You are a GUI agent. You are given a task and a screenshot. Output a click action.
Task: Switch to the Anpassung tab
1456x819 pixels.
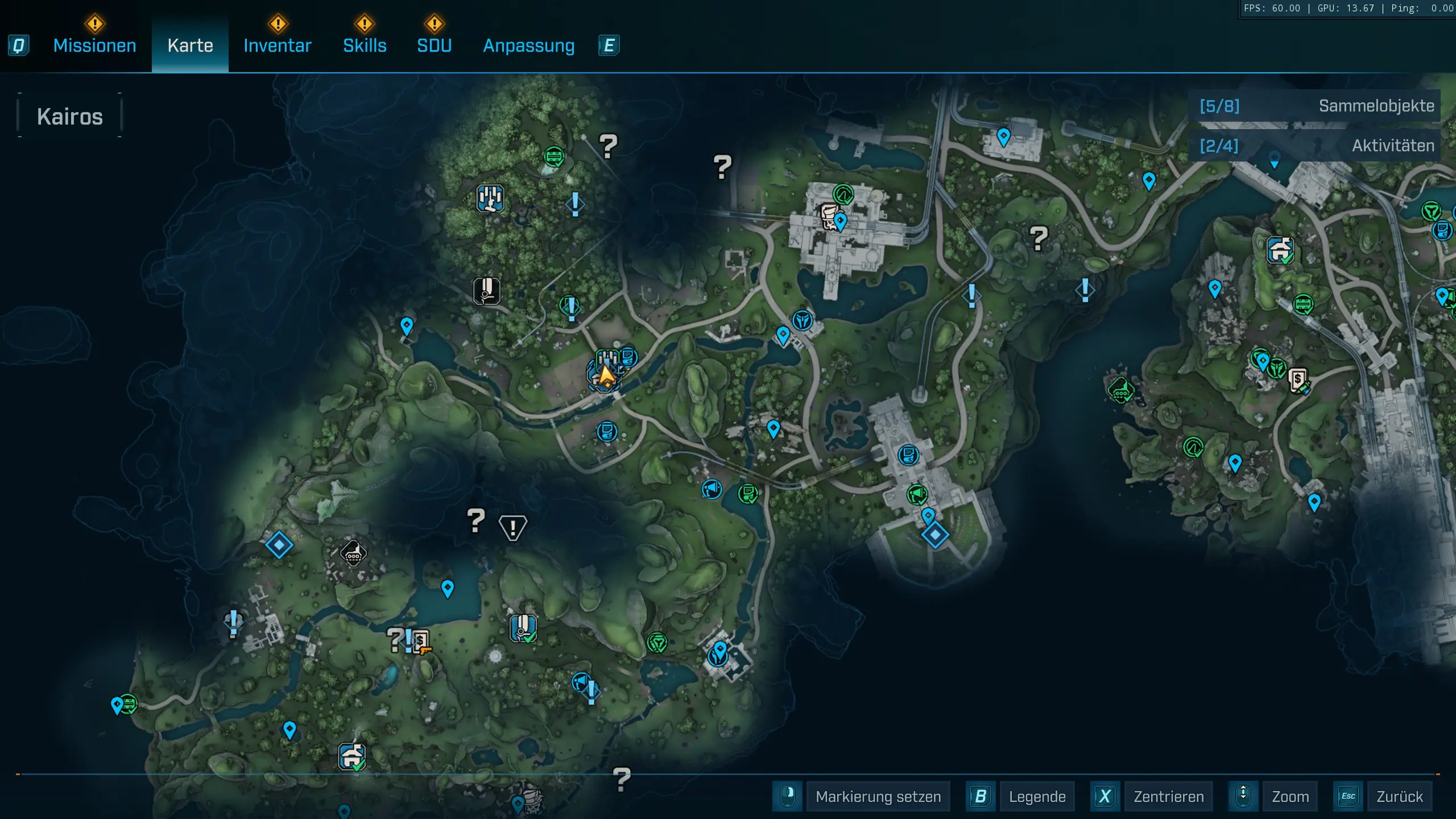pos(528,45)
